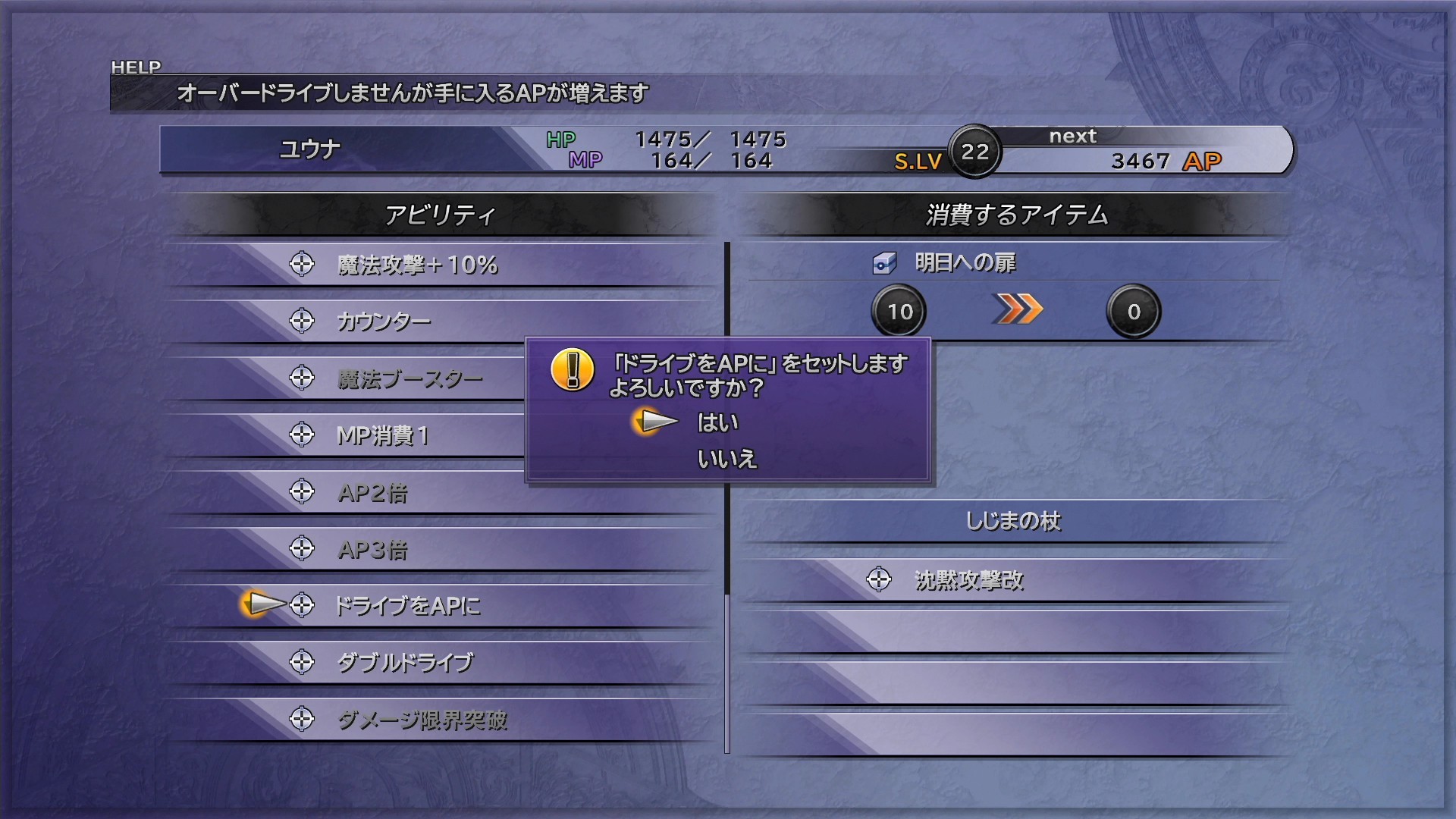Select the カウンター ability row
The height and width of the screenshot is (819, 1456).
384,322
